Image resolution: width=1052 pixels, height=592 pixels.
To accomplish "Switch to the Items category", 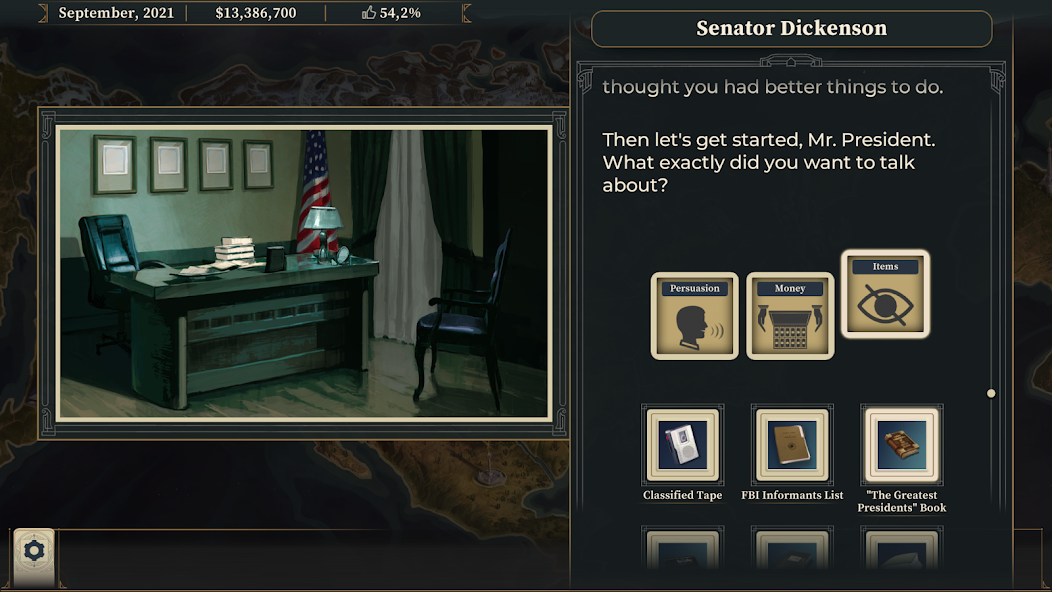I will [885, 294].
